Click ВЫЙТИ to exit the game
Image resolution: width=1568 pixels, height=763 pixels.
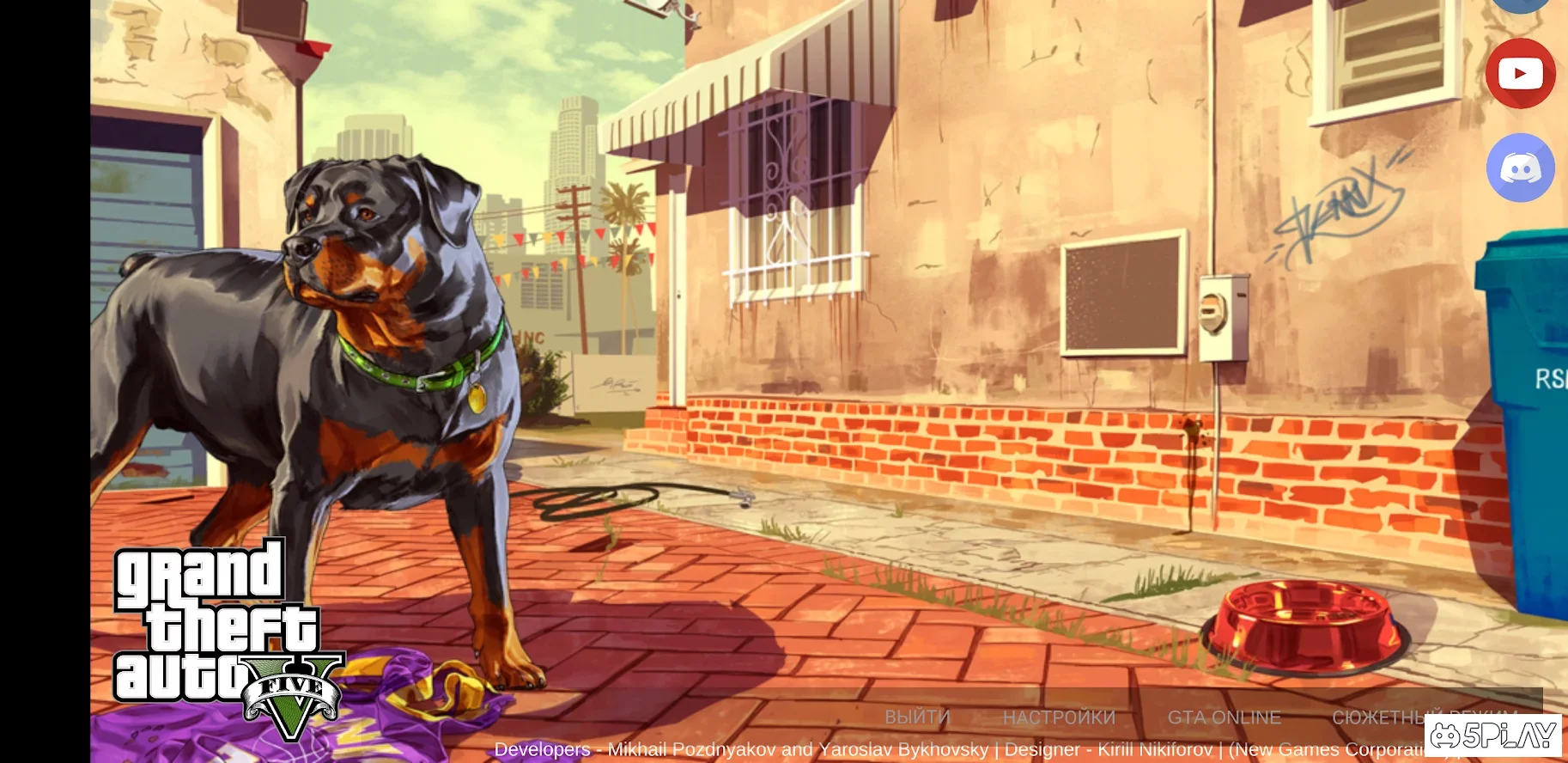(918, 717)
